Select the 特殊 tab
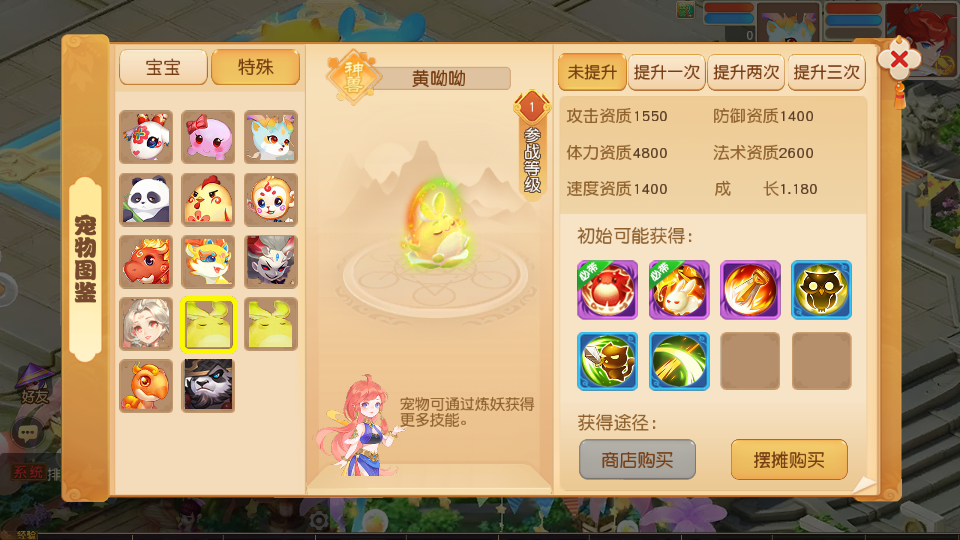960x540 pixels. coord(255,67)
